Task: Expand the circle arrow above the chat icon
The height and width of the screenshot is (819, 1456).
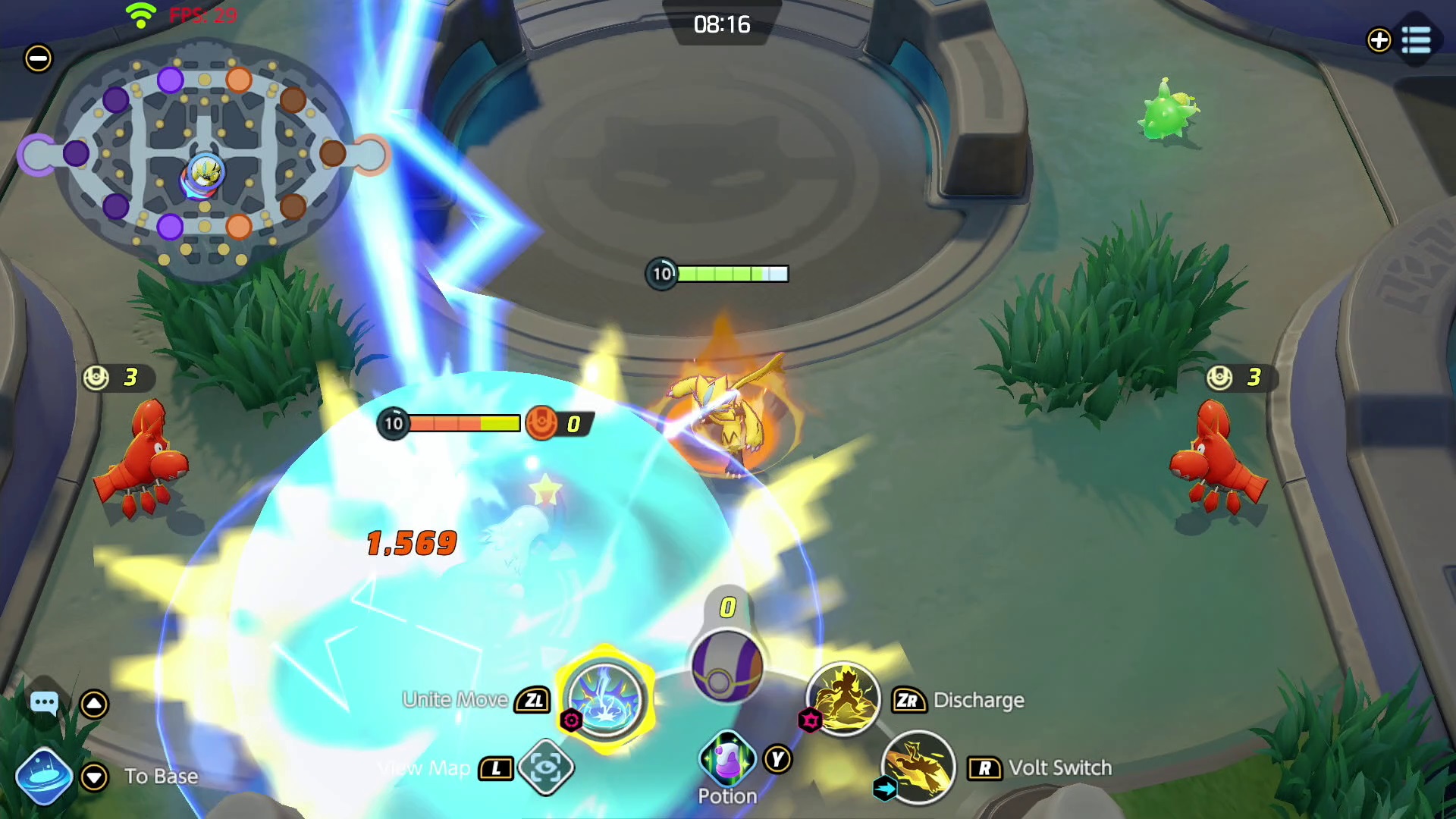Action: 94,702
